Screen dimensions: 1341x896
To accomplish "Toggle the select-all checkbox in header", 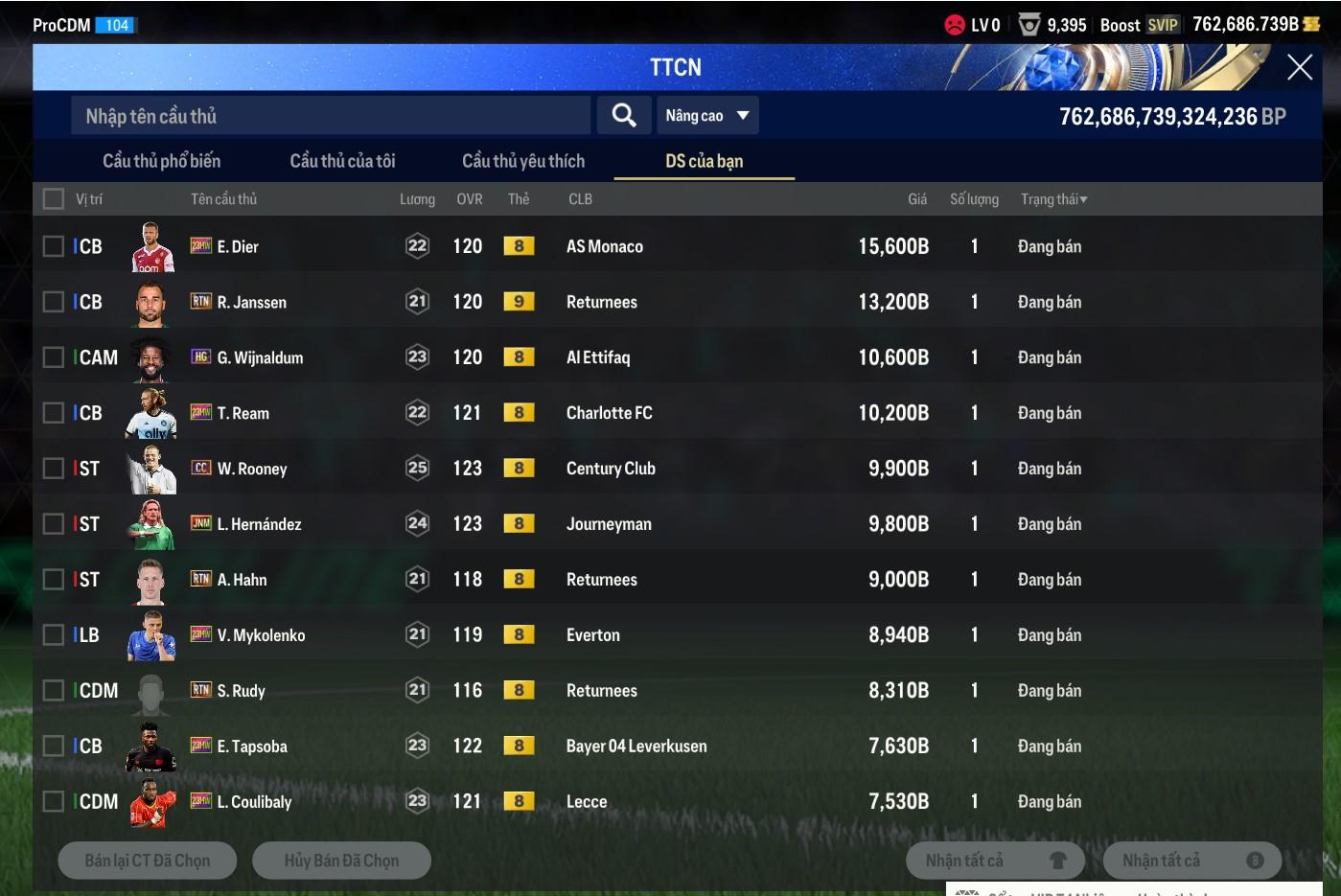I will coord(54,199).
